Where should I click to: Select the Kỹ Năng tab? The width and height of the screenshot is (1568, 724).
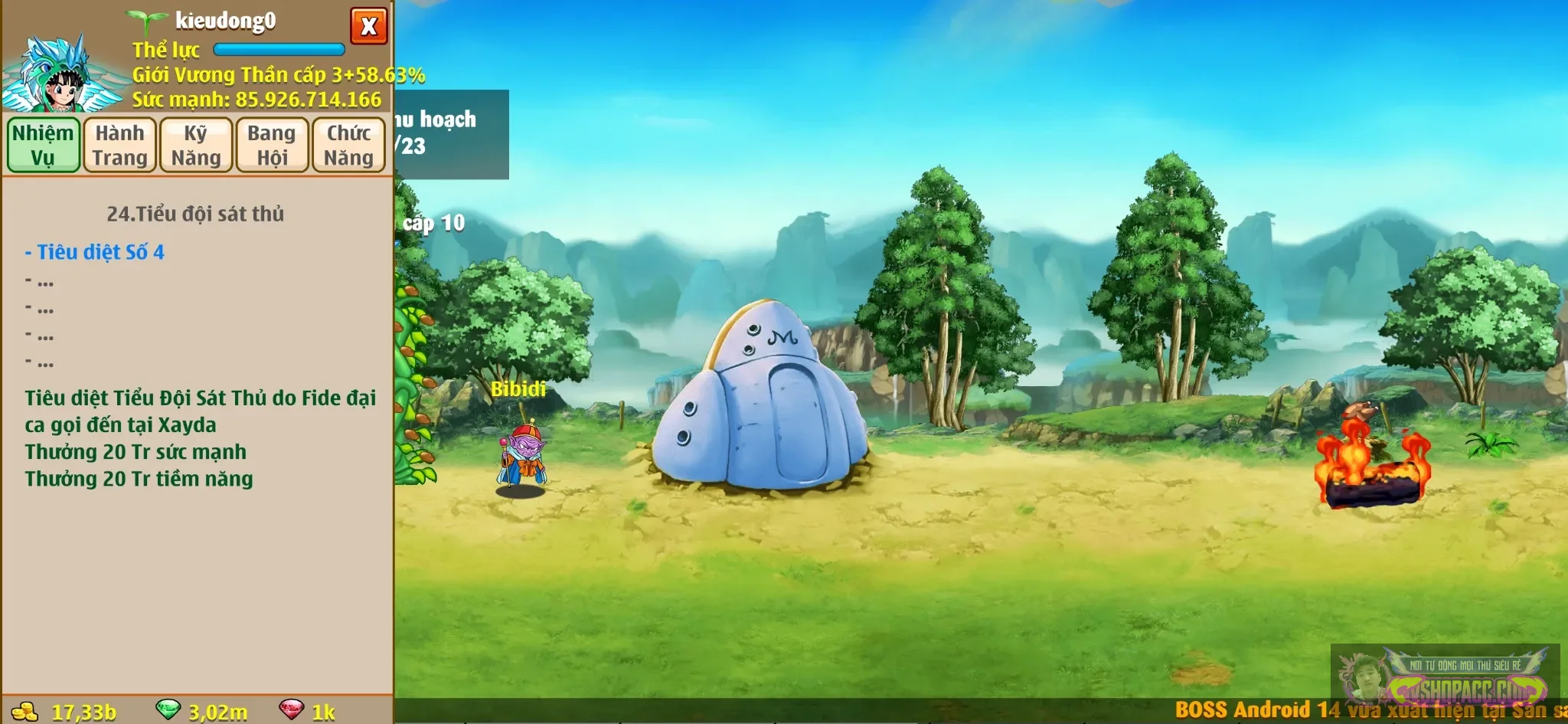196,145
